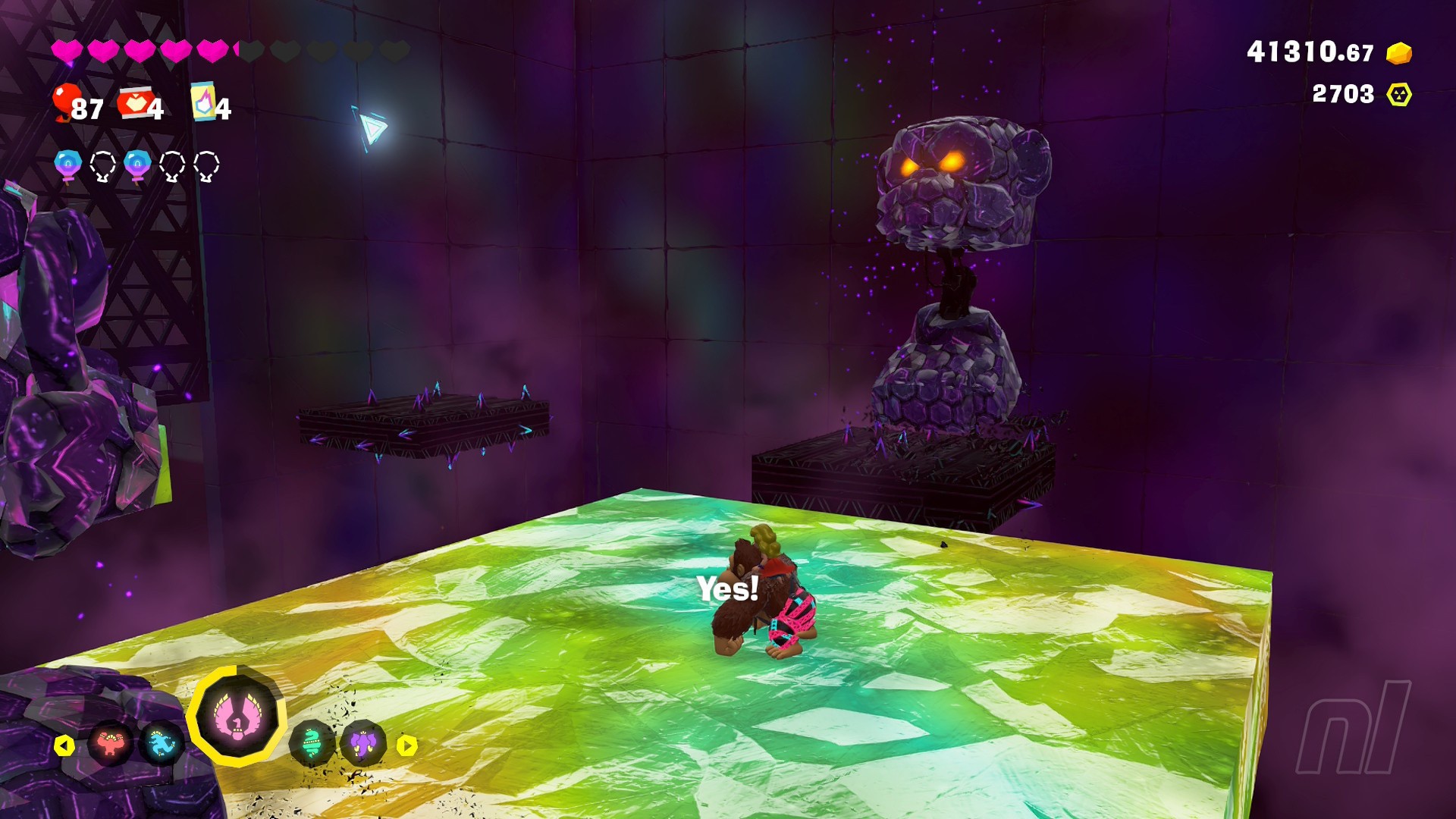Choose the blue Zebra Bananza icon

click(x=162, y=744)
